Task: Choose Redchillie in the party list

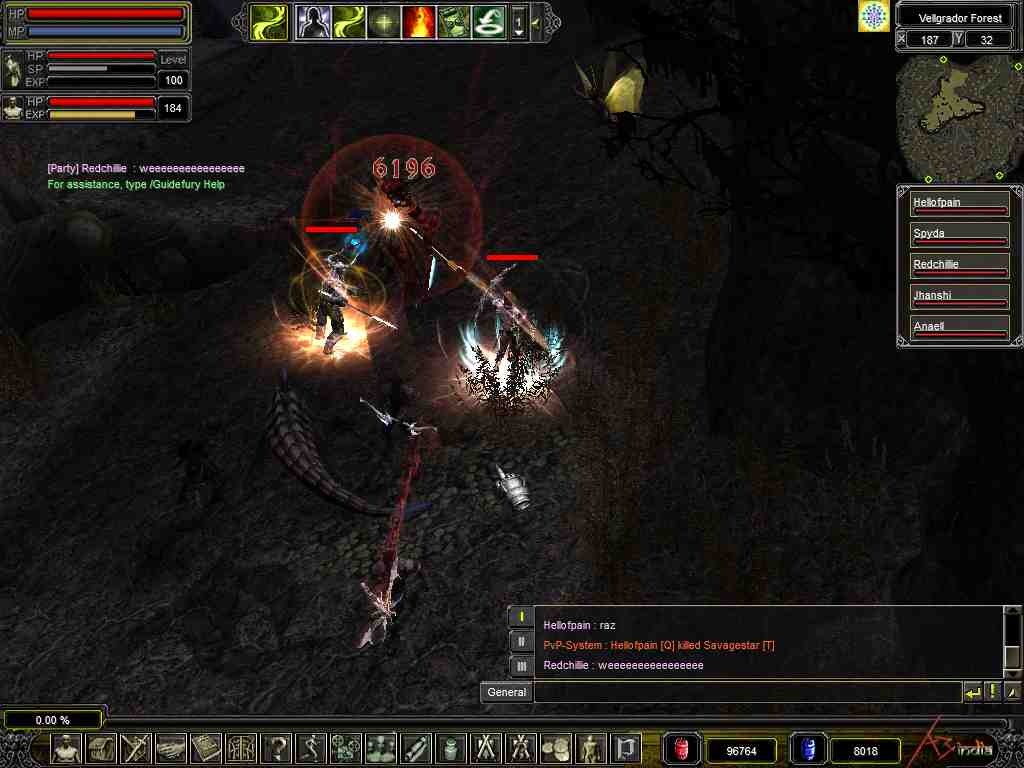Action: point(959,267)
